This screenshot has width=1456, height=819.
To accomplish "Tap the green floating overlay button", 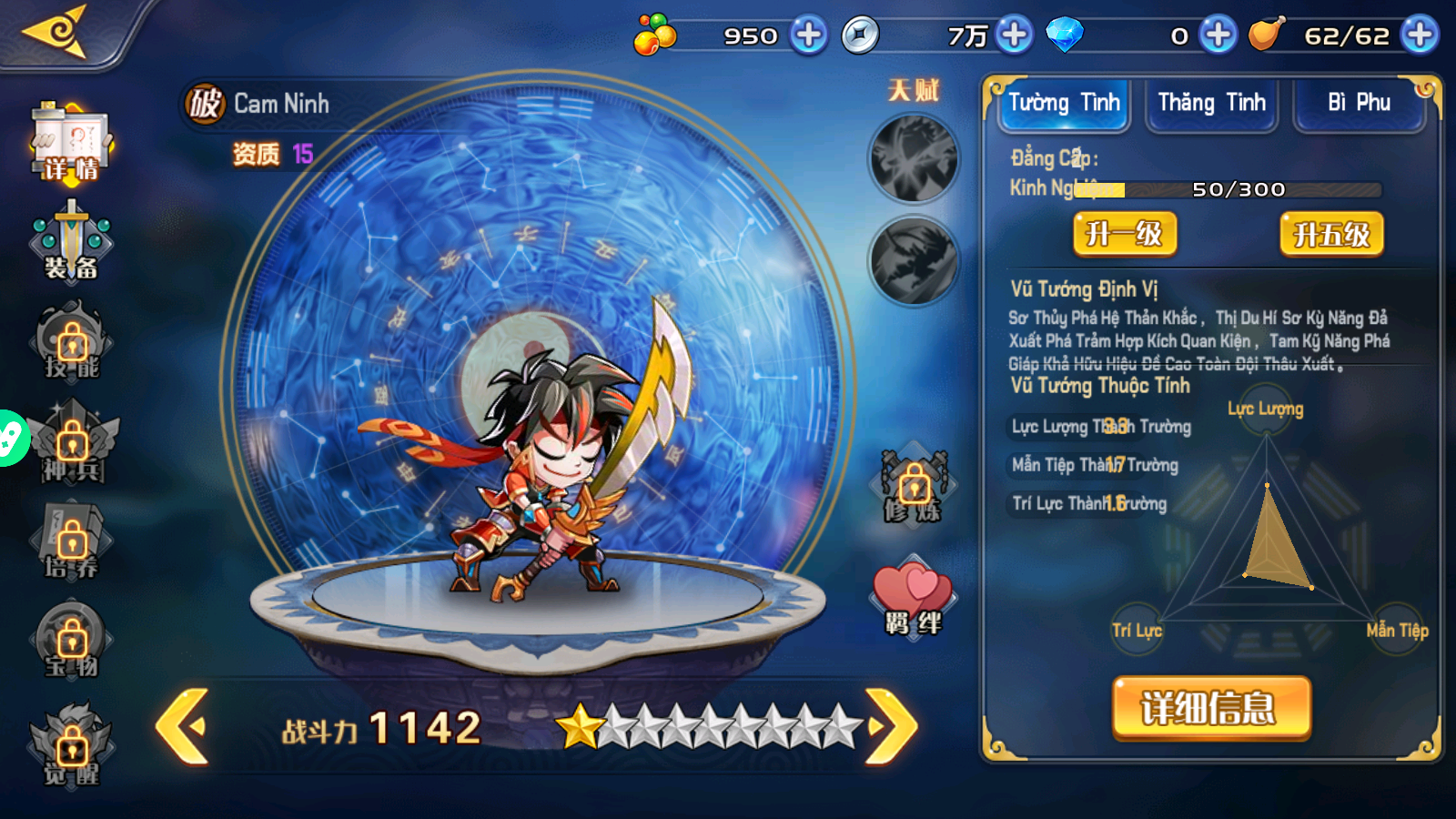I will 11,439.
